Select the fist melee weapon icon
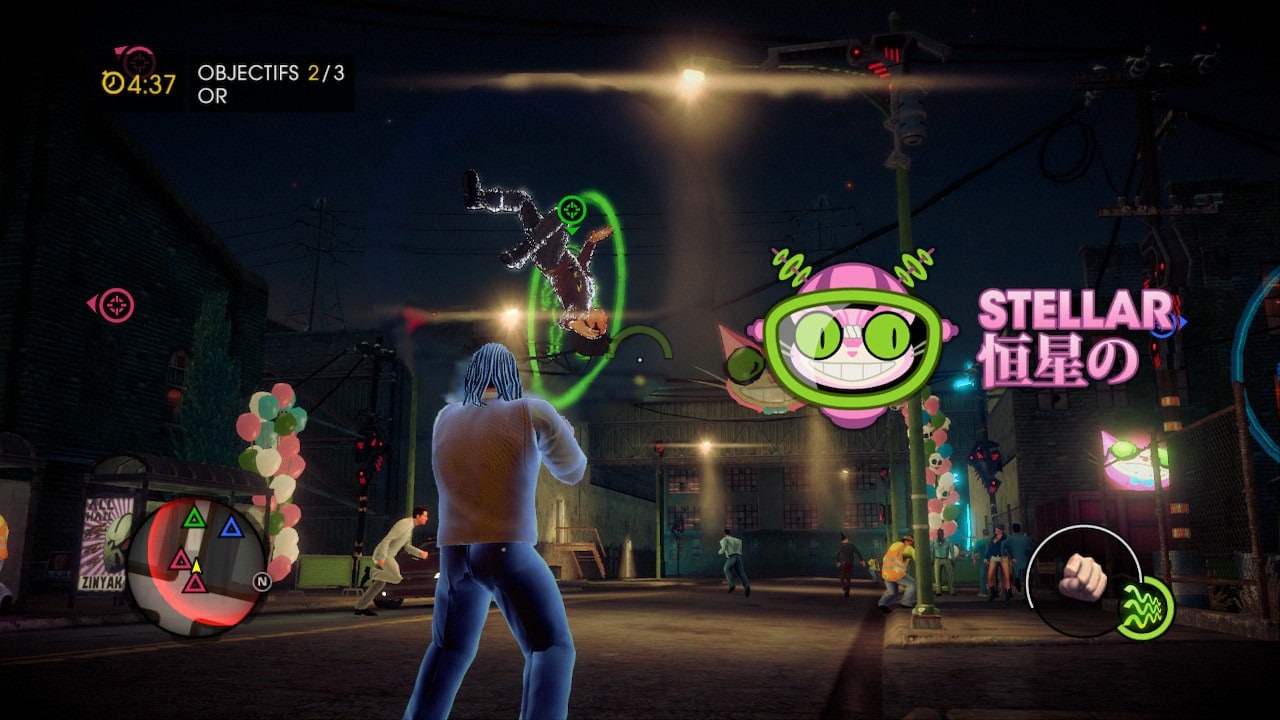The height and width of the screenshot is (720, 1280). click(1081, 578)
